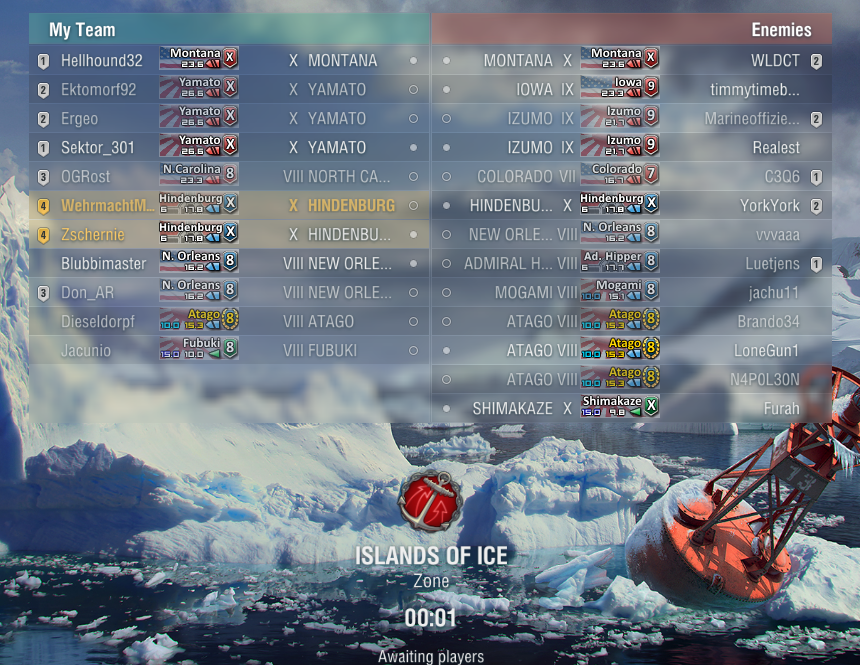Choose Blubbimaster's New Orleans row
The image size is (860, 665).
point(103,264)
